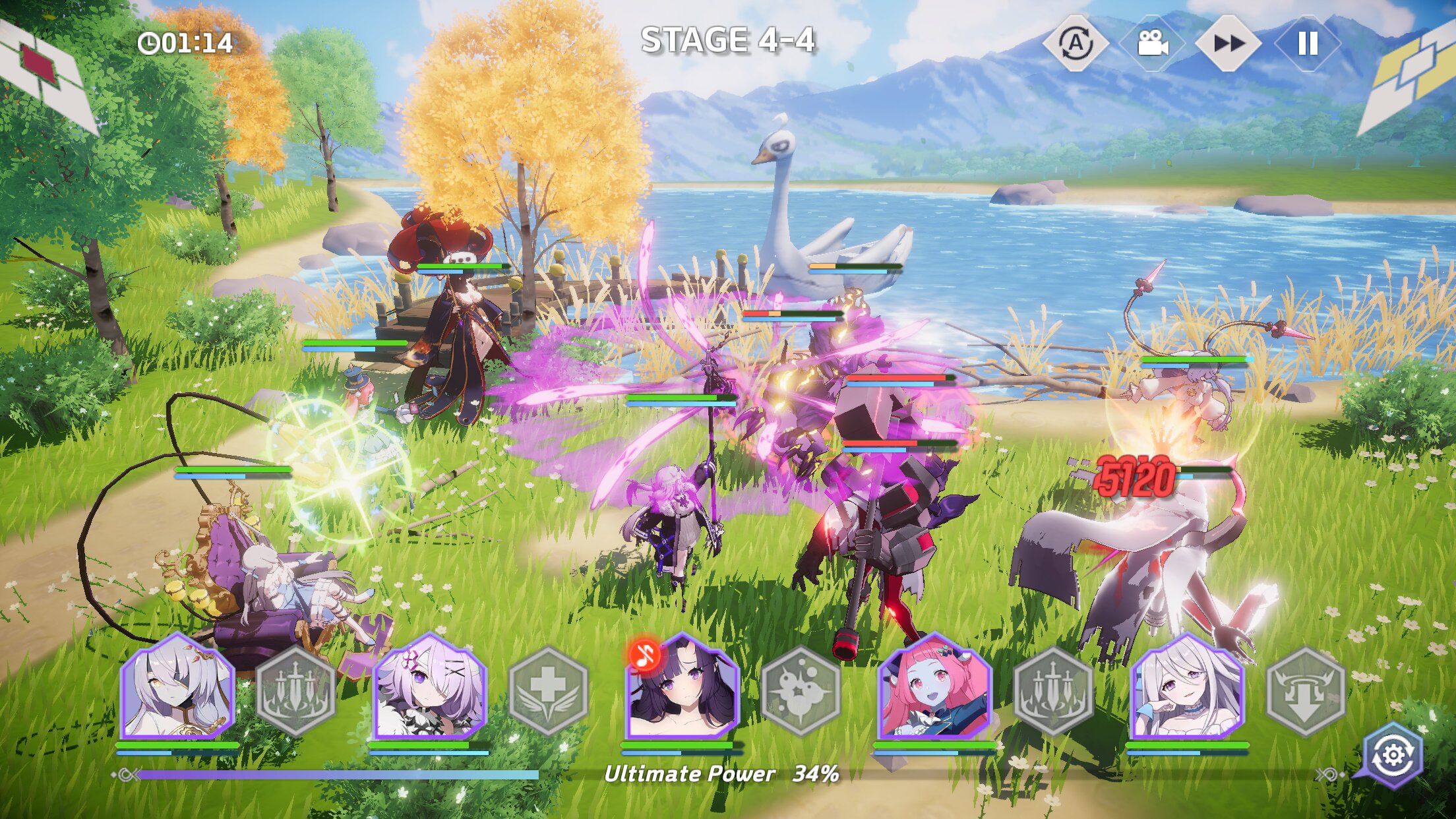Activate fast-forward battle speed
1456x819 pixels.
1229,44
